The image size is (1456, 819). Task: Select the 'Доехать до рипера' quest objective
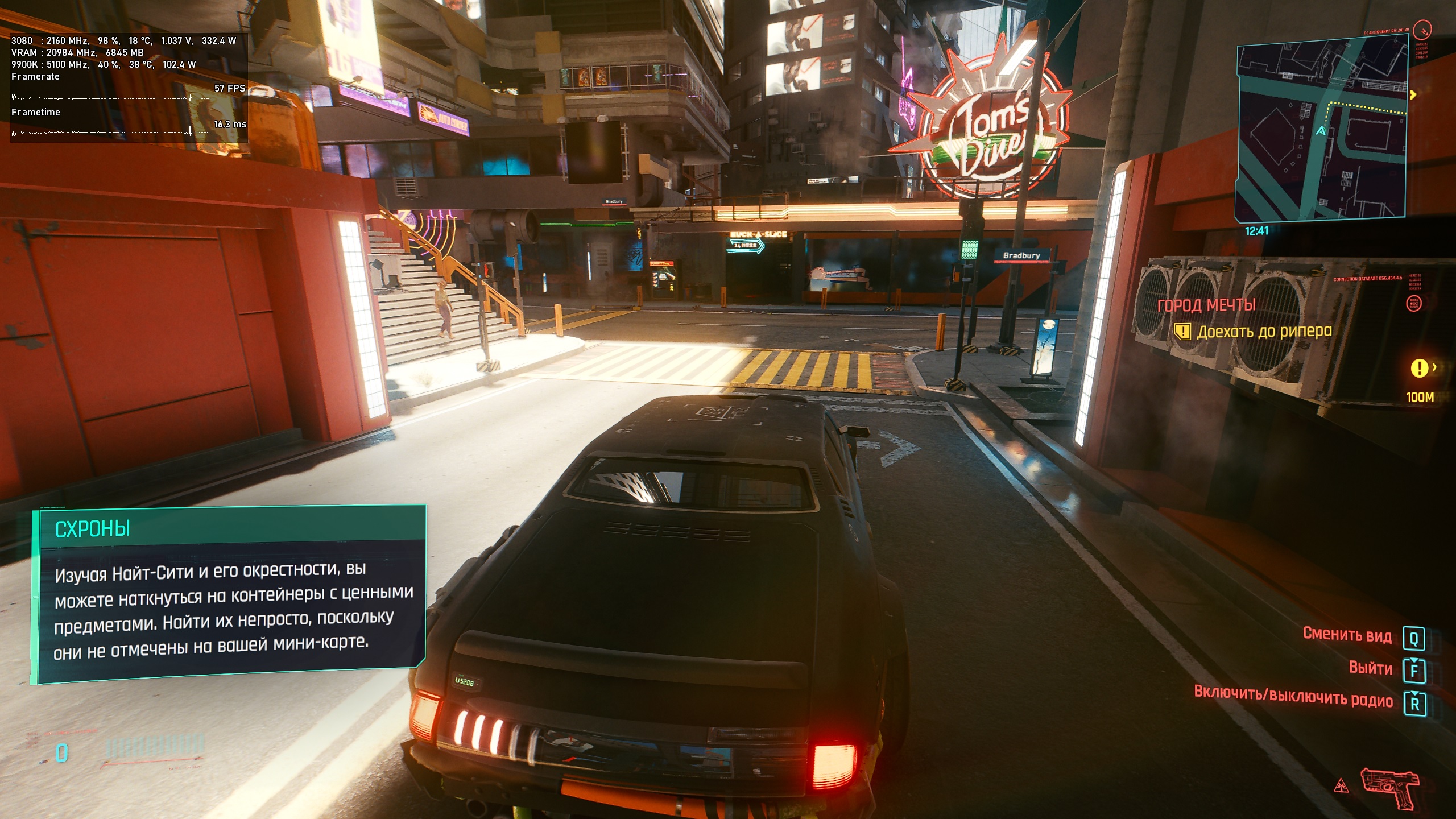[1264, 331]
